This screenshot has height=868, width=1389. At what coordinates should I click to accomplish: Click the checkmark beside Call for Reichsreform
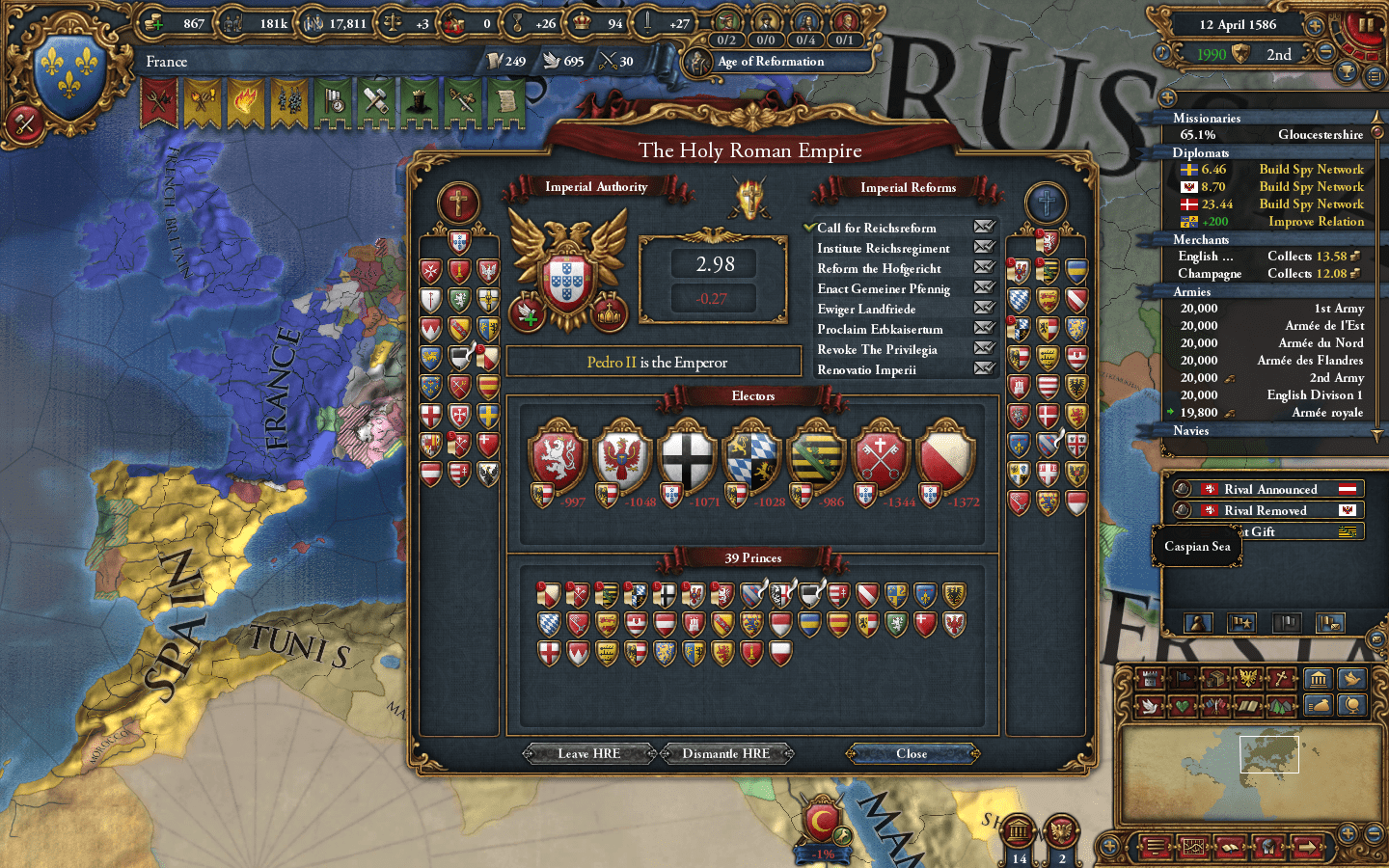click(x=810, y=228)
